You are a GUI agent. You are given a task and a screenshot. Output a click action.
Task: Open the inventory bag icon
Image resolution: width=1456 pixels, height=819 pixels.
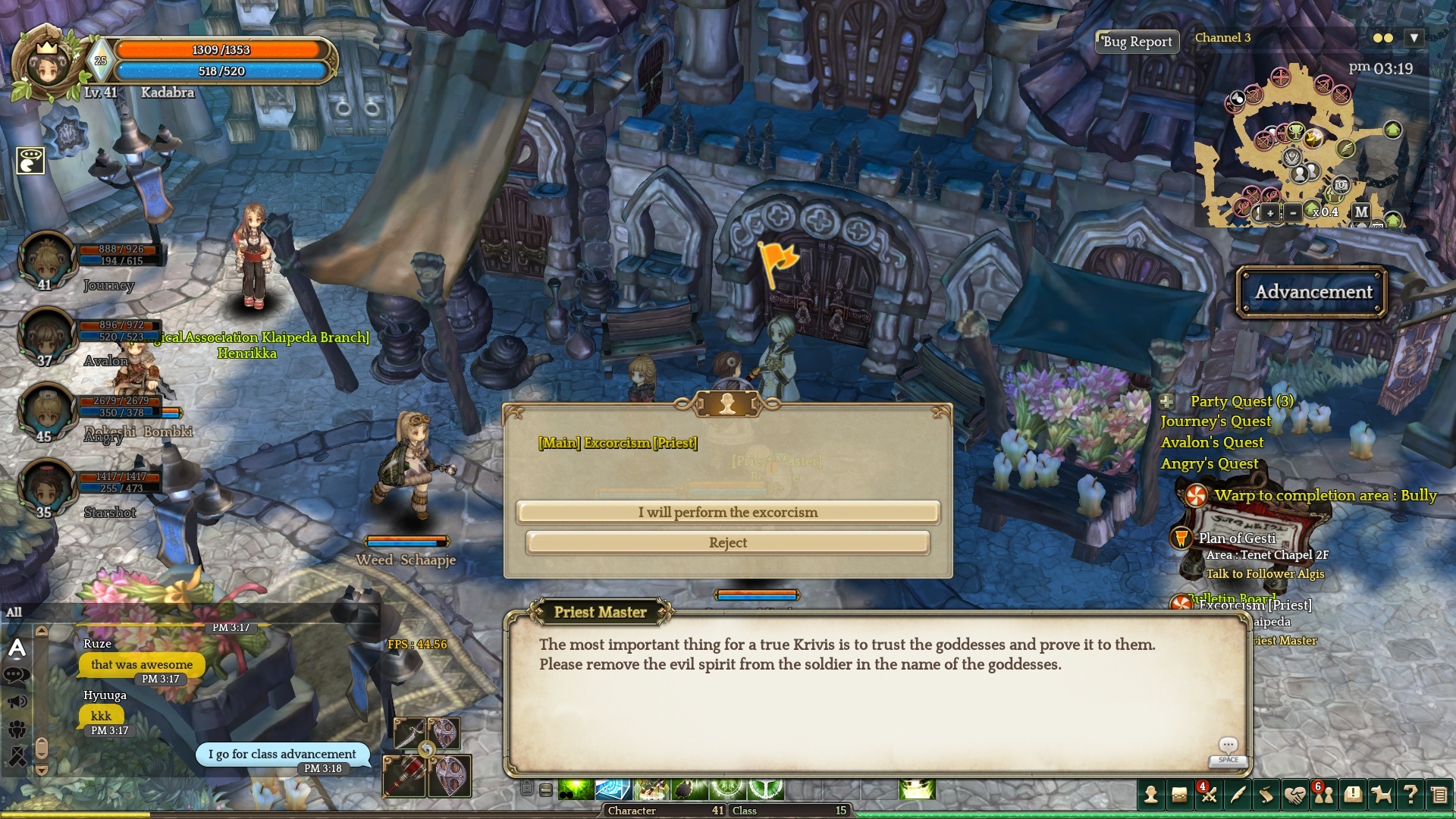coord(1179,794)
